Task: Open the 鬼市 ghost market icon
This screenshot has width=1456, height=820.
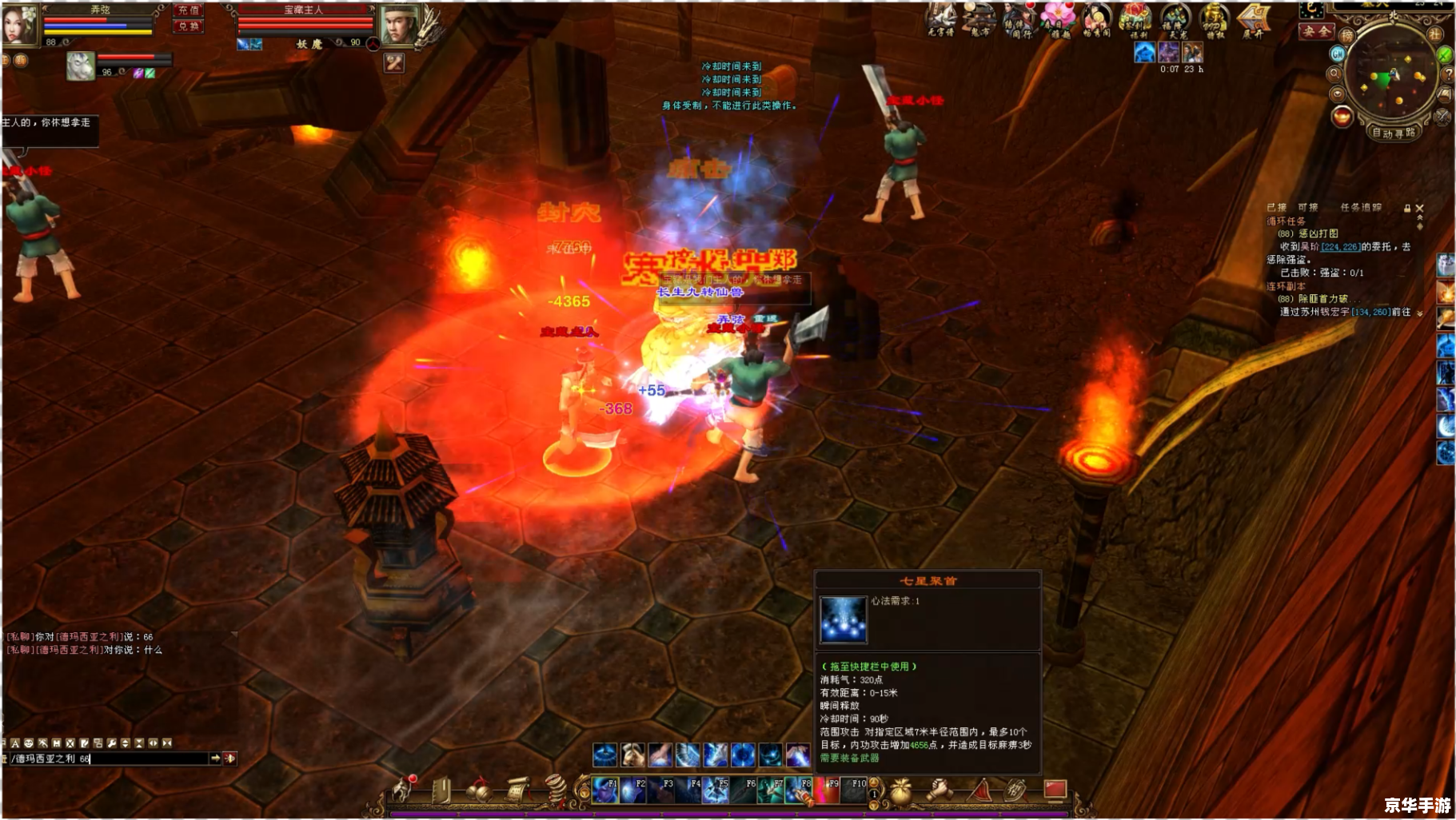Action: [979, 19]
